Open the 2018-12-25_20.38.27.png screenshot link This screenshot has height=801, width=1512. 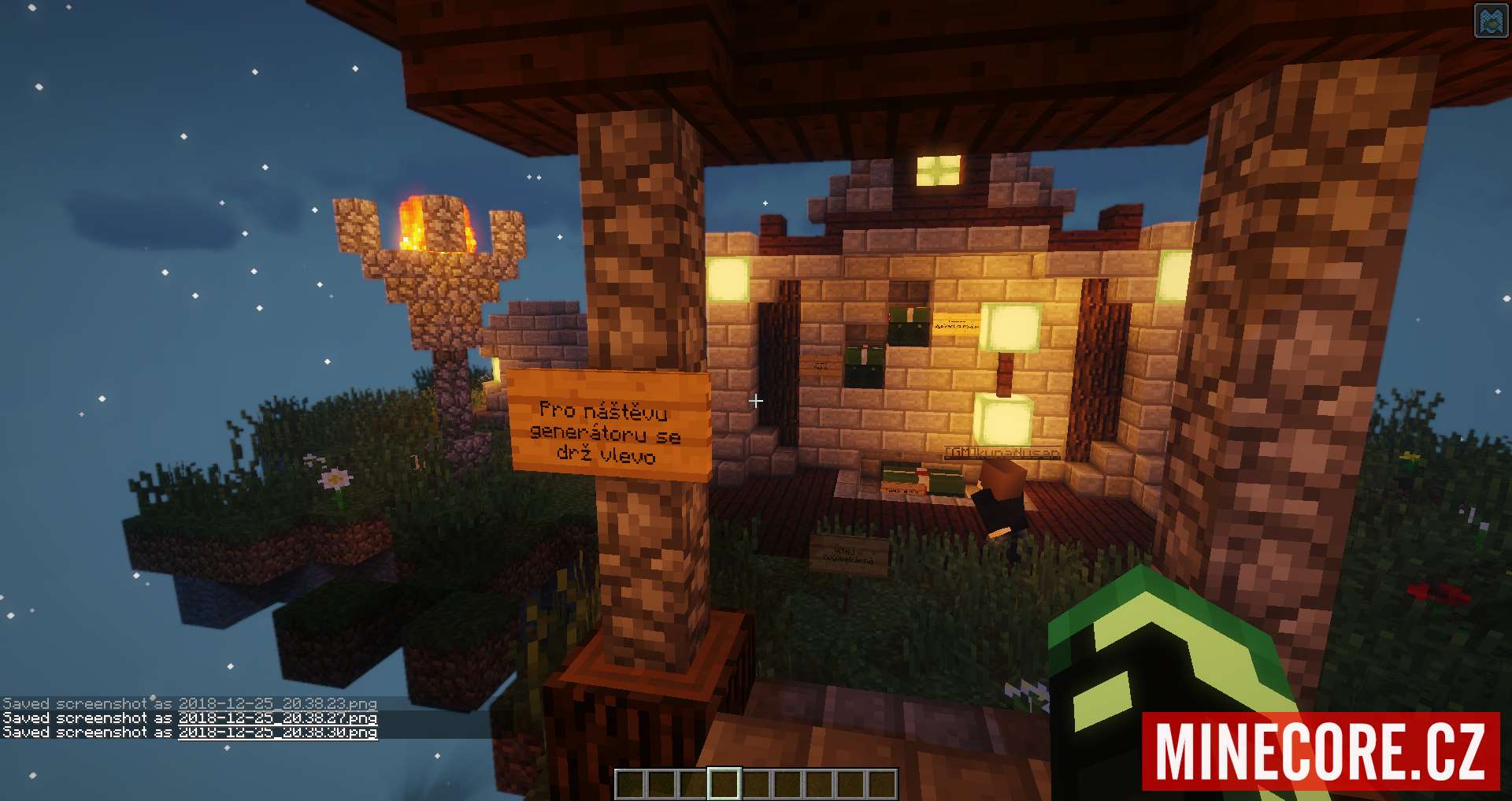tap(277, 718)
